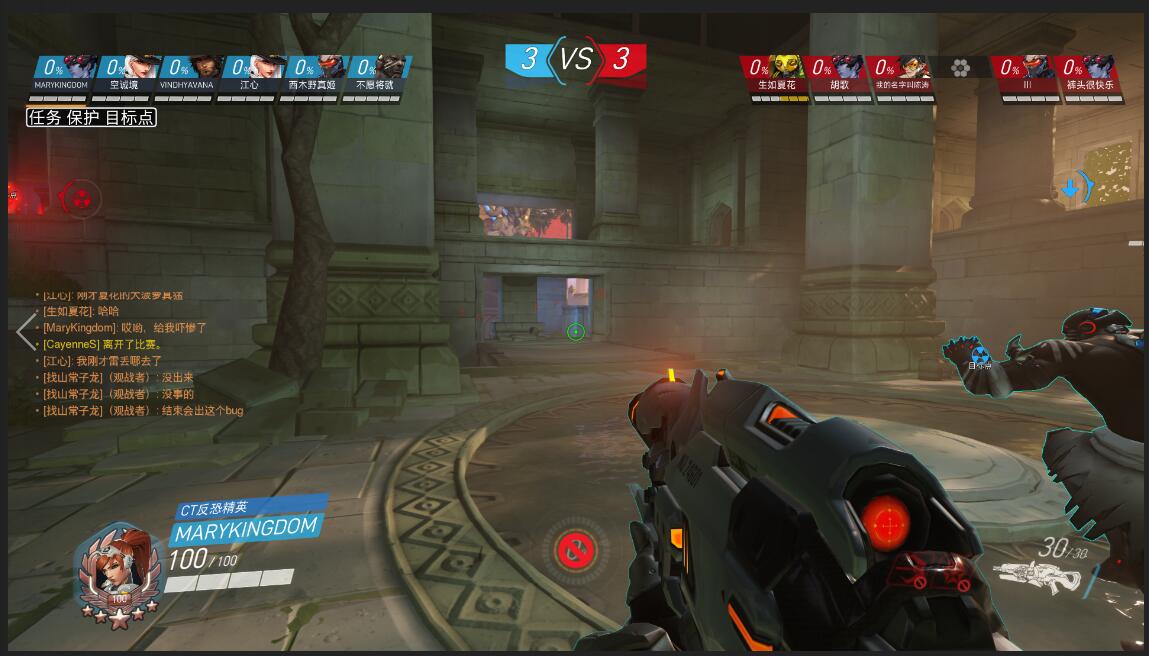Select red team player 生如夏花
Image resolution: width=1149 pixels, height=656 pixels.
click(777, 74)
